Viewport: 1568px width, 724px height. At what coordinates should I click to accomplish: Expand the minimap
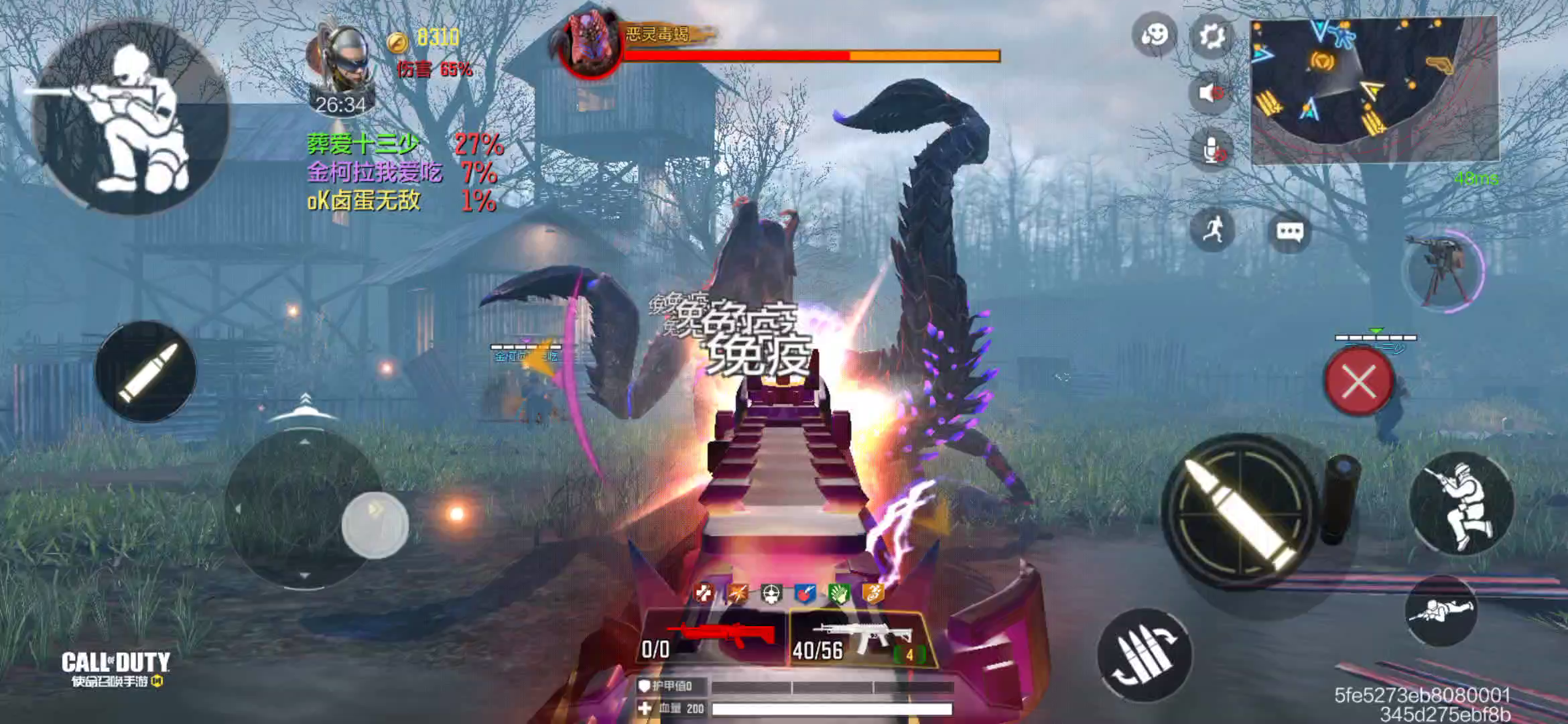click(x=1374, y=89)
